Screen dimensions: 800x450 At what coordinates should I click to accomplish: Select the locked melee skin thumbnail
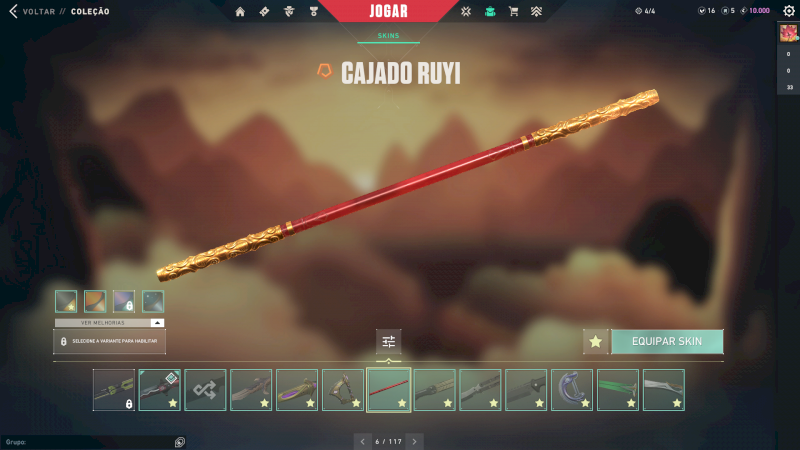pyautogui.click(x=114, y=390)
